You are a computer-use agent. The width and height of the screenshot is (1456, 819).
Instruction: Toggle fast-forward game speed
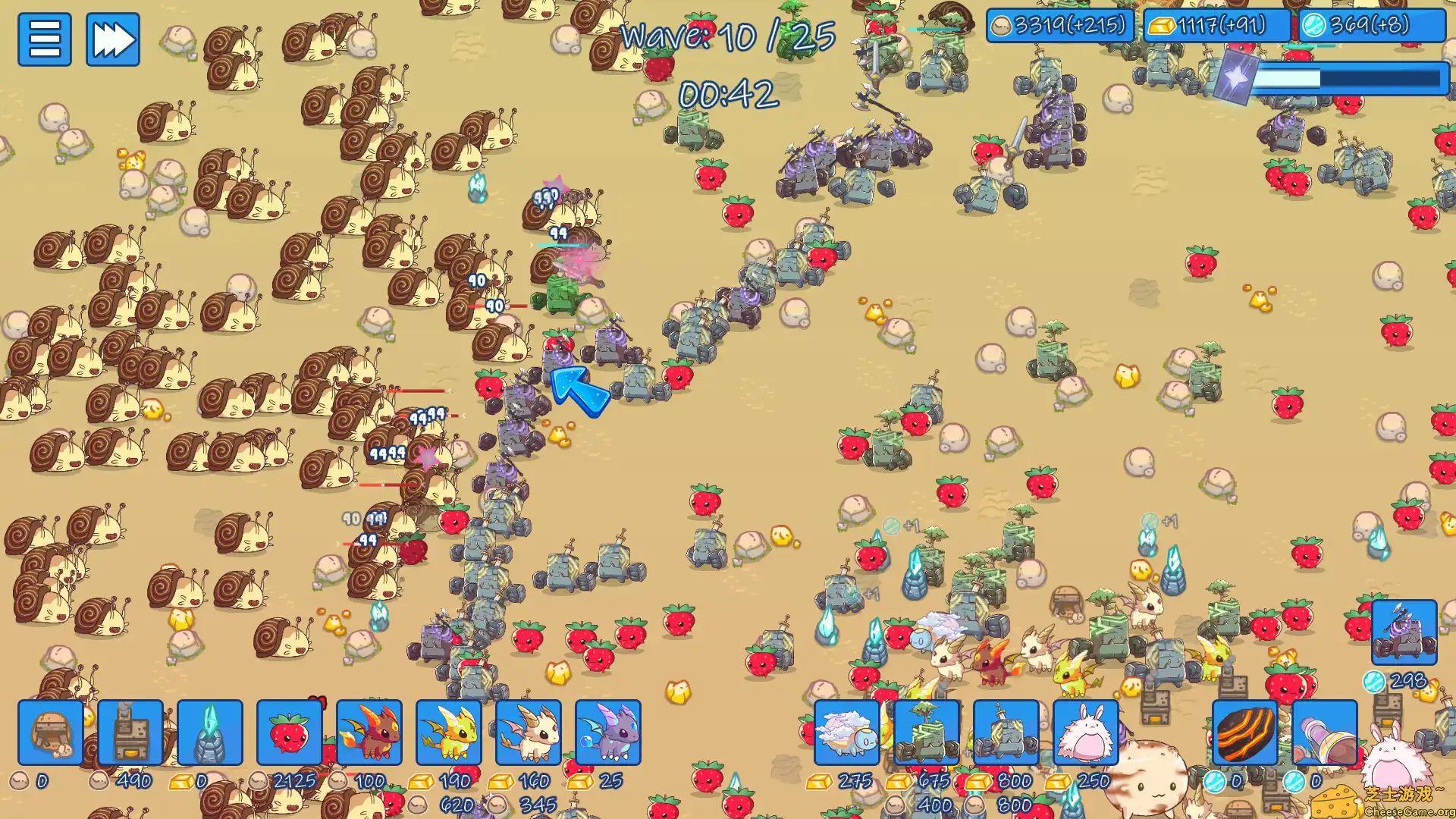[x=112, y=39]
